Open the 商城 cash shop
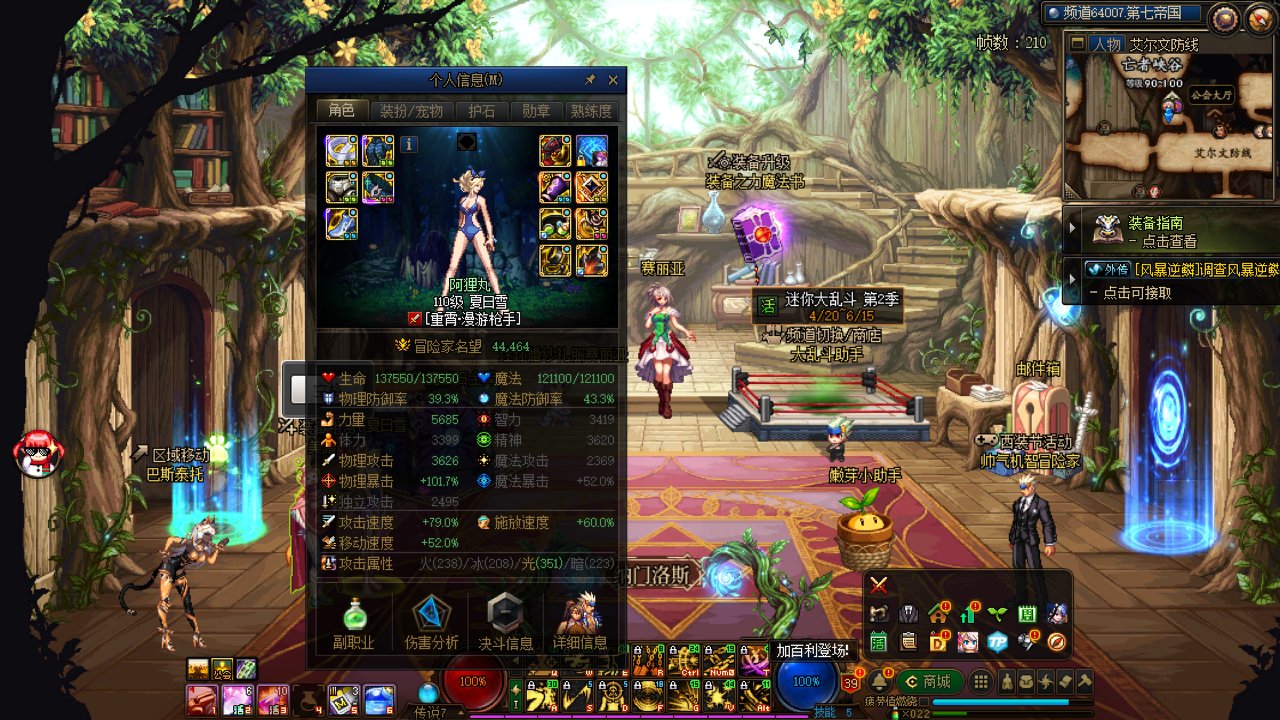 click(928, 681)
